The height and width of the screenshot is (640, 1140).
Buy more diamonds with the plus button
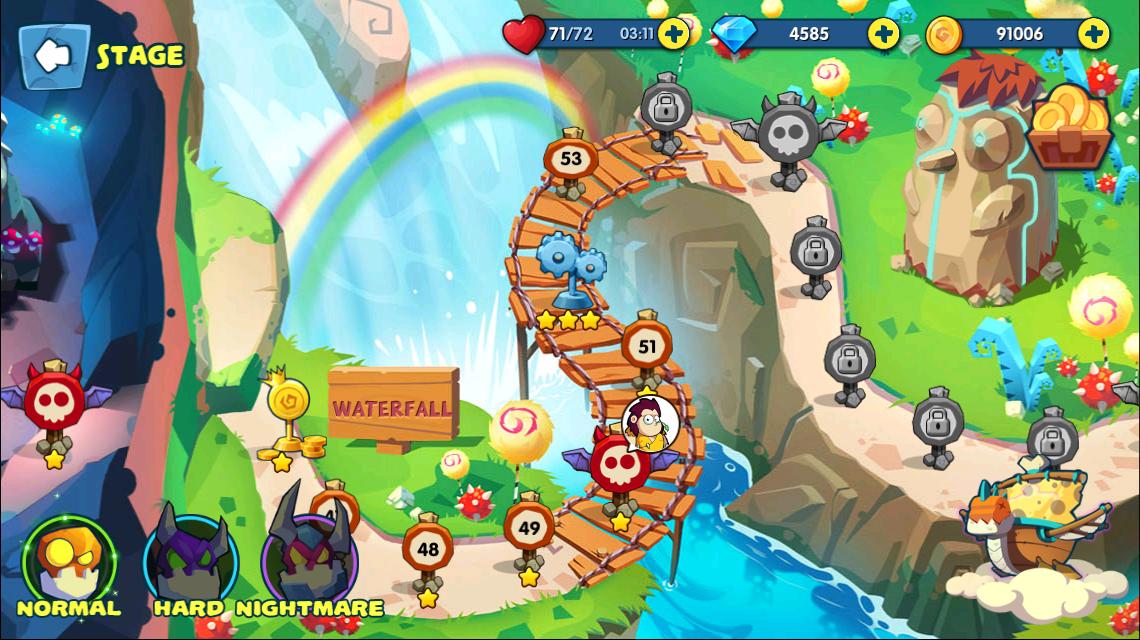[883, 33]
